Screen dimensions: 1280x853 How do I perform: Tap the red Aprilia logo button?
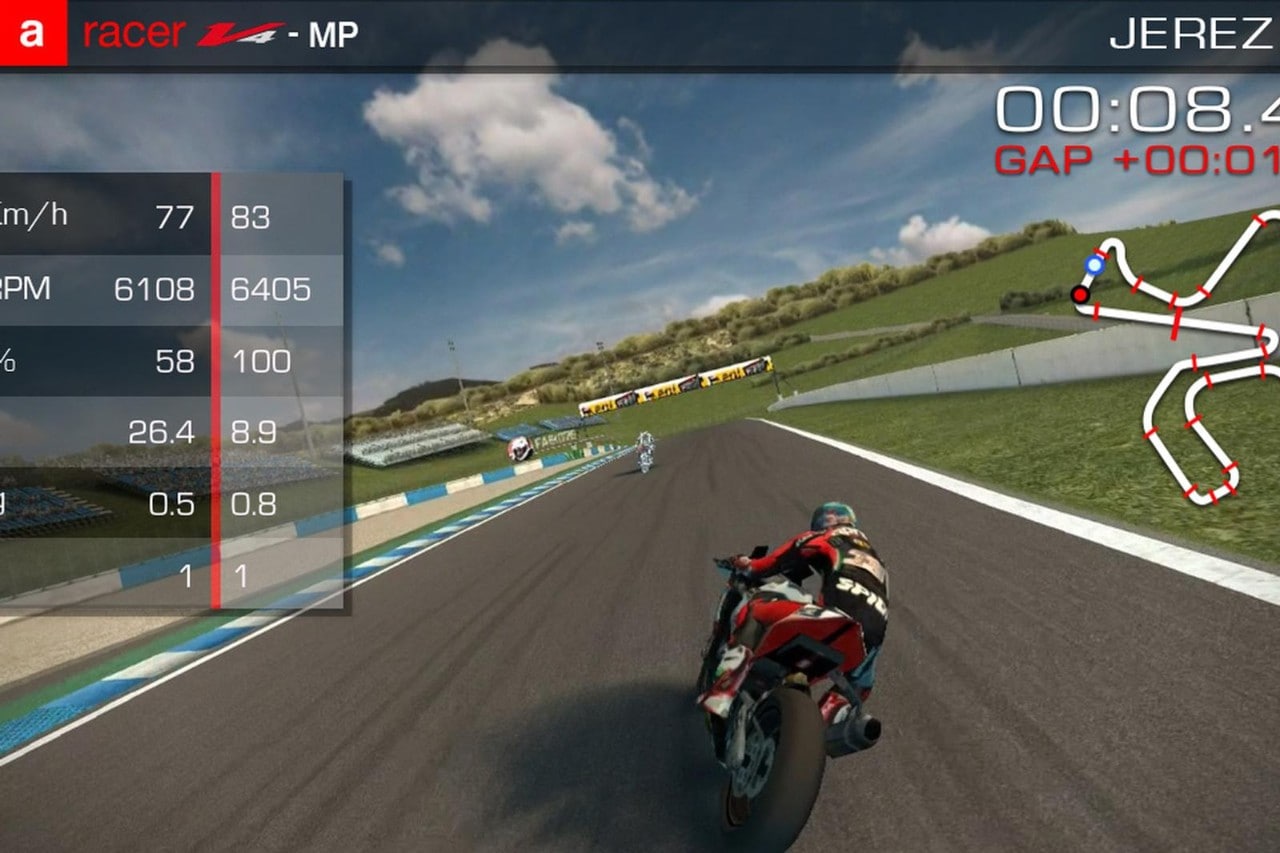click(x=33, y=33)
